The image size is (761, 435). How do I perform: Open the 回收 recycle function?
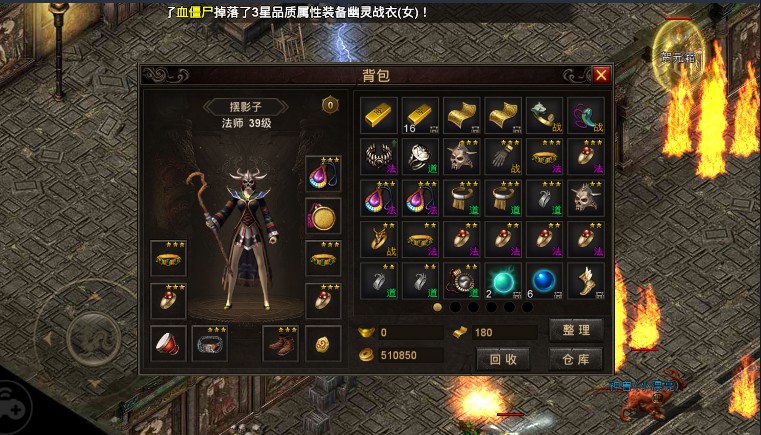click(503, 358)
